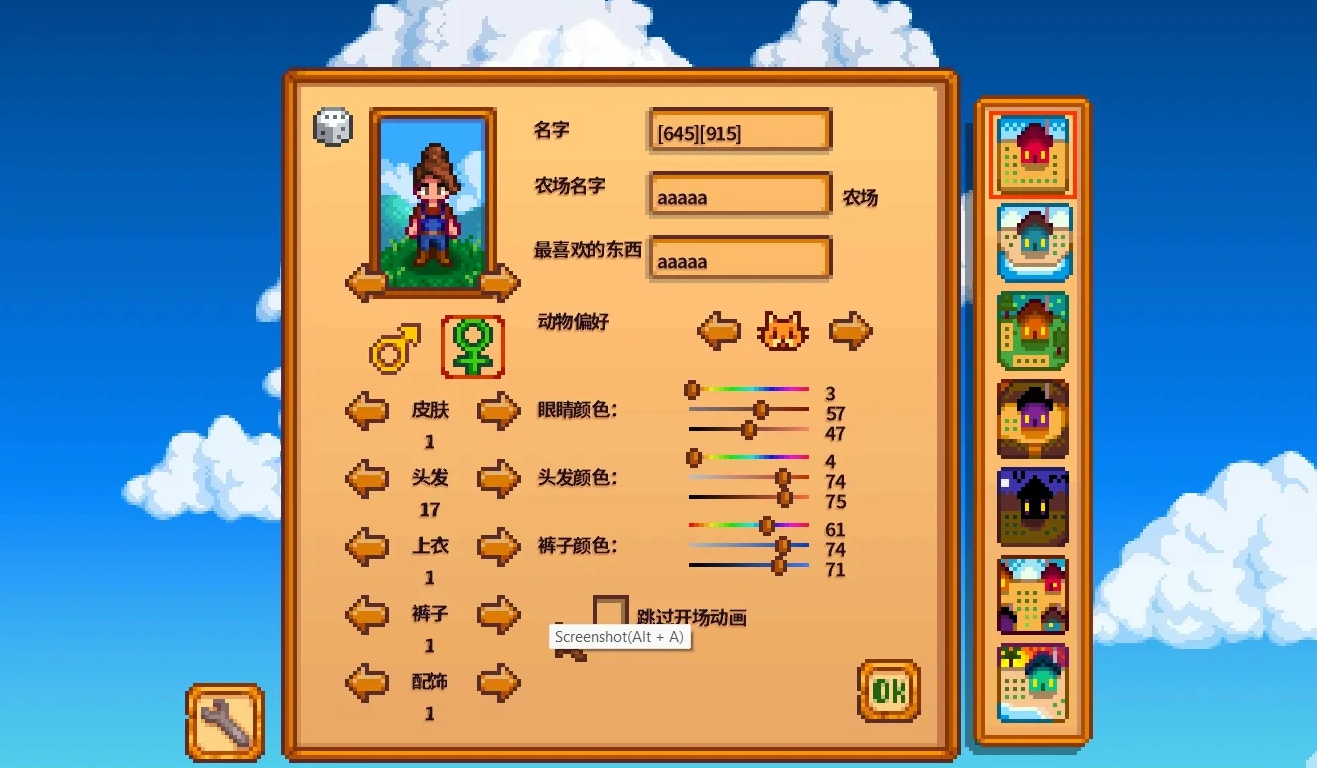The image size is (1317, 768).
Task: Click the 名字 name input field
Action: (740, 131)
